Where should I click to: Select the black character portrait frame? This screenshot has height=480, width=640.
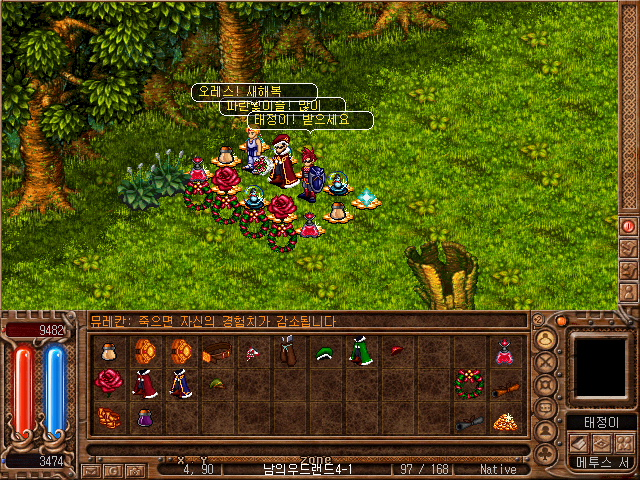pos(601,365)
